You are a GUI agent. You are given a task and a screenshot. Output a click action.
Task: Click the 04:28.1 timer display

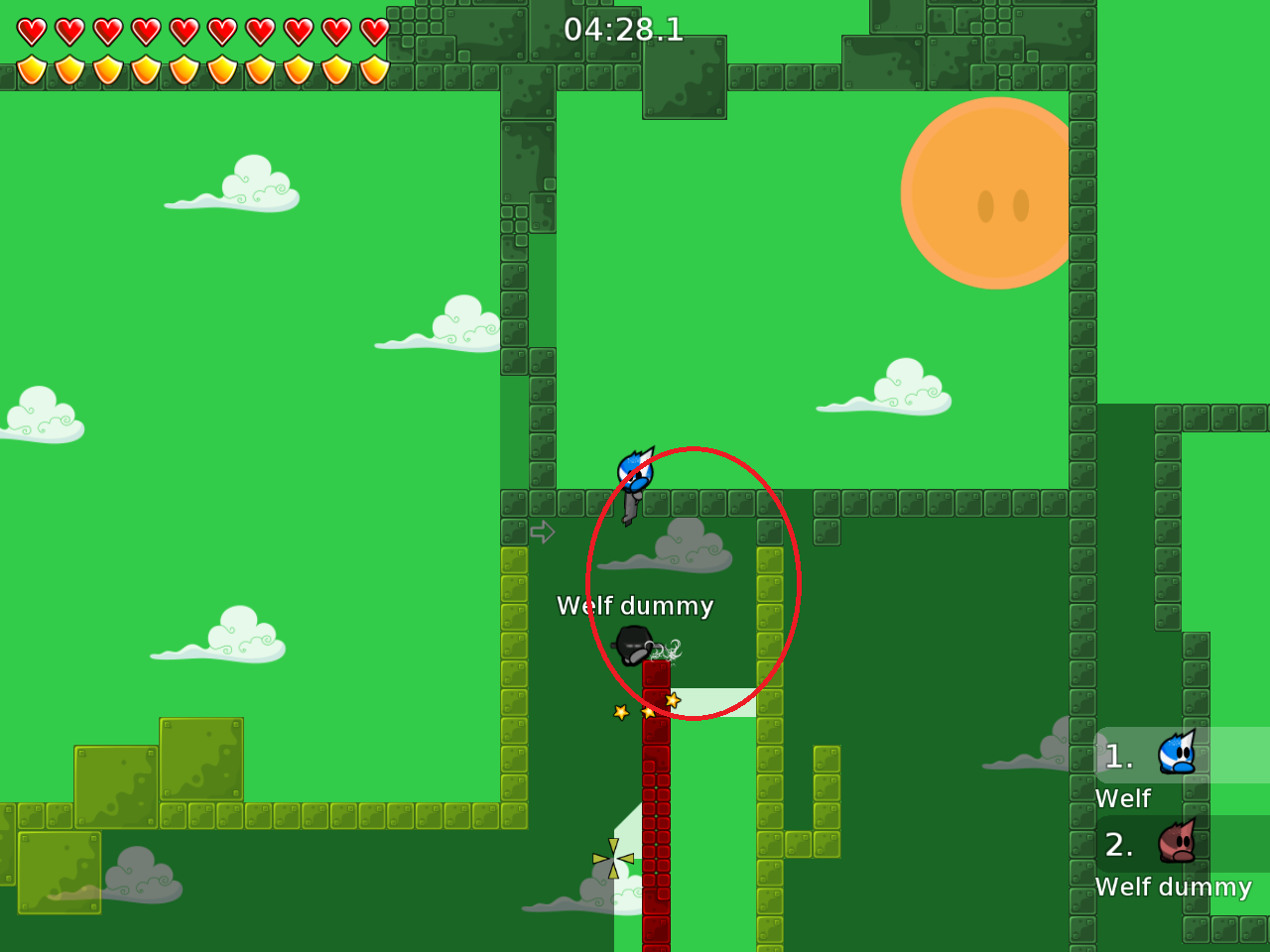[622, 31]
